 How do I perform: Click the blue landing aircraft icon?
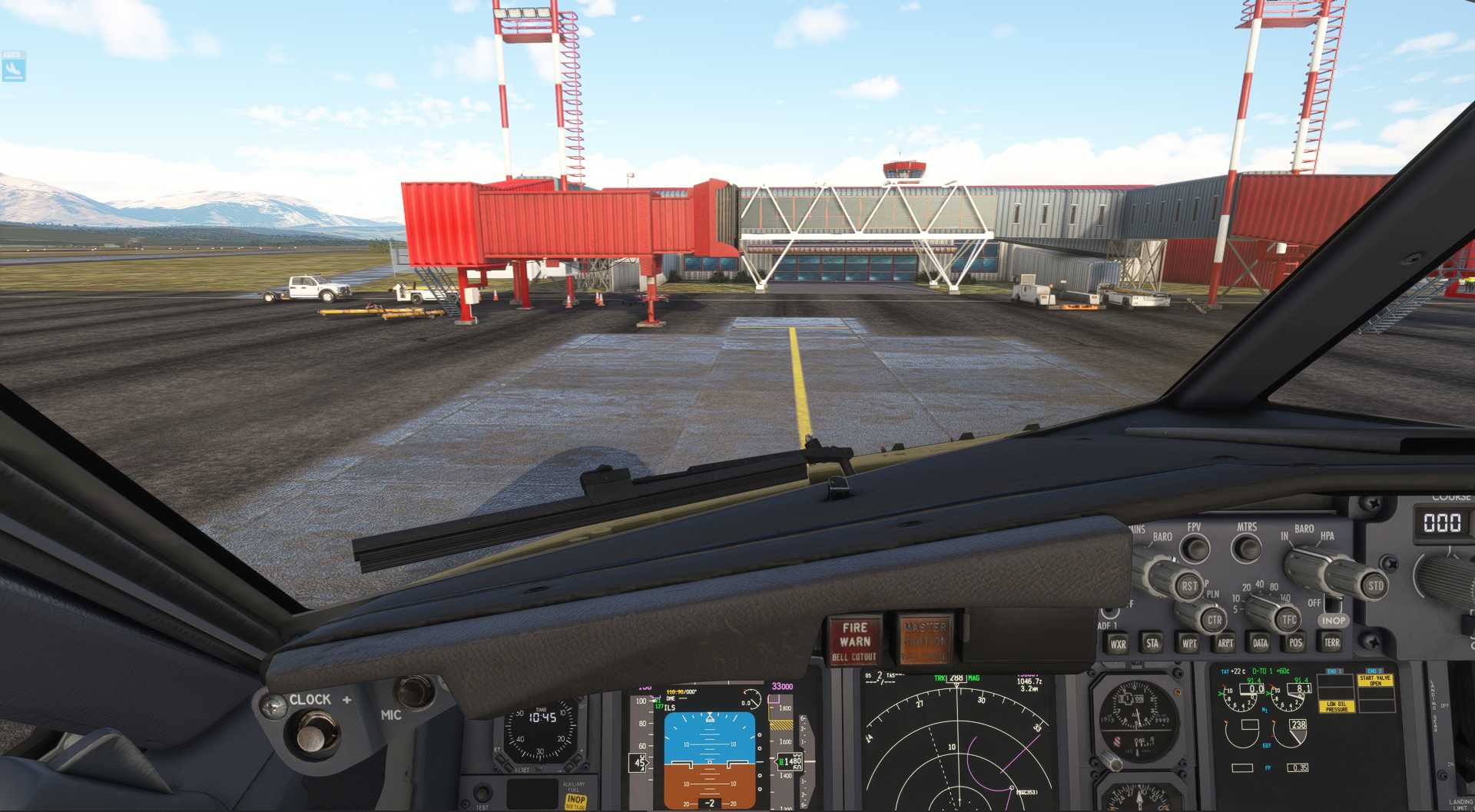pos(13,69)
